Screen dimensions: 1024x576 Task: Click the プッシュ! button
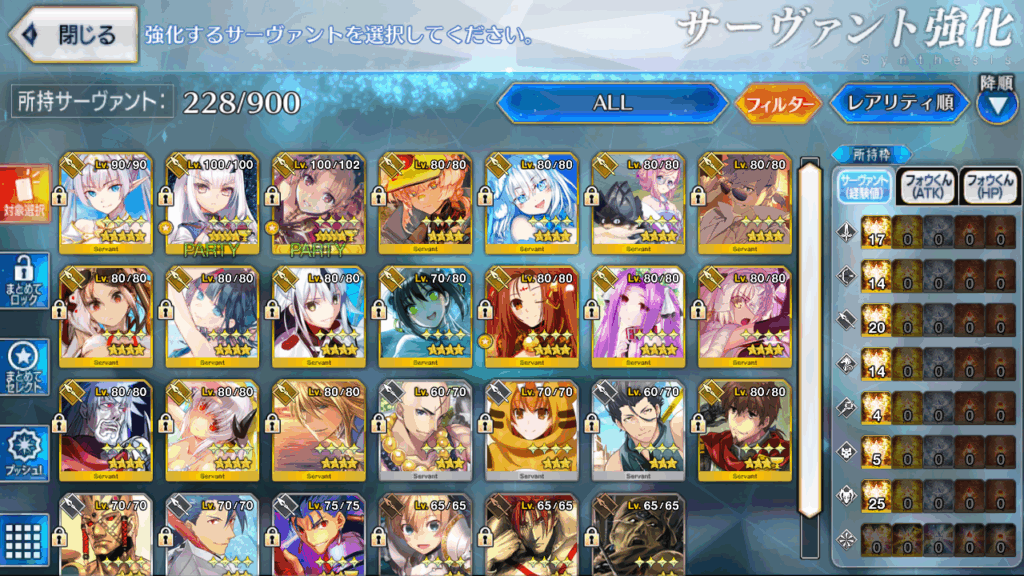click(25, 455)
